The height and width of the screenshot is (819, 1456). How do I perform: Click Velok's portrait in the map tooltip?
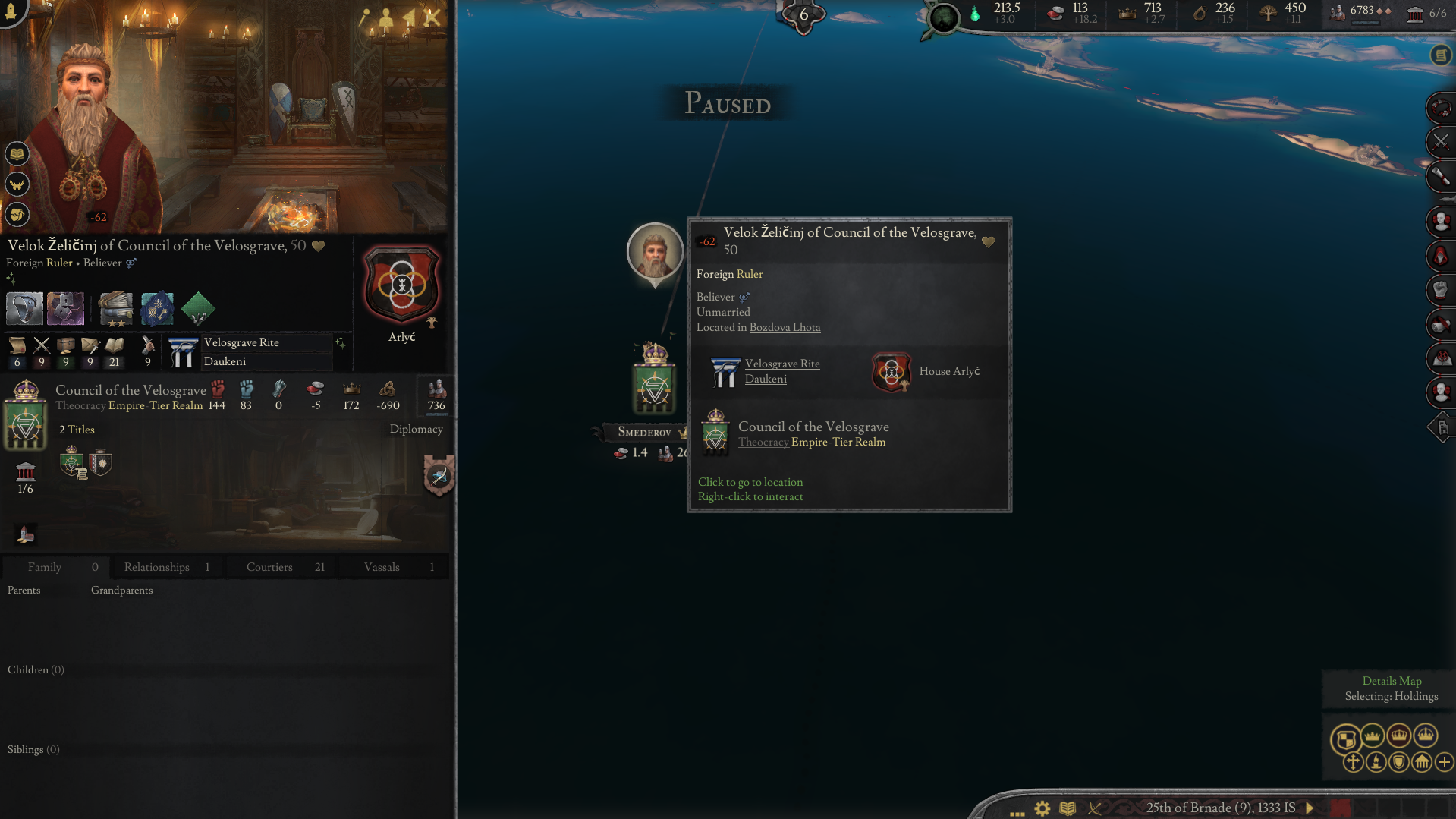654,253
